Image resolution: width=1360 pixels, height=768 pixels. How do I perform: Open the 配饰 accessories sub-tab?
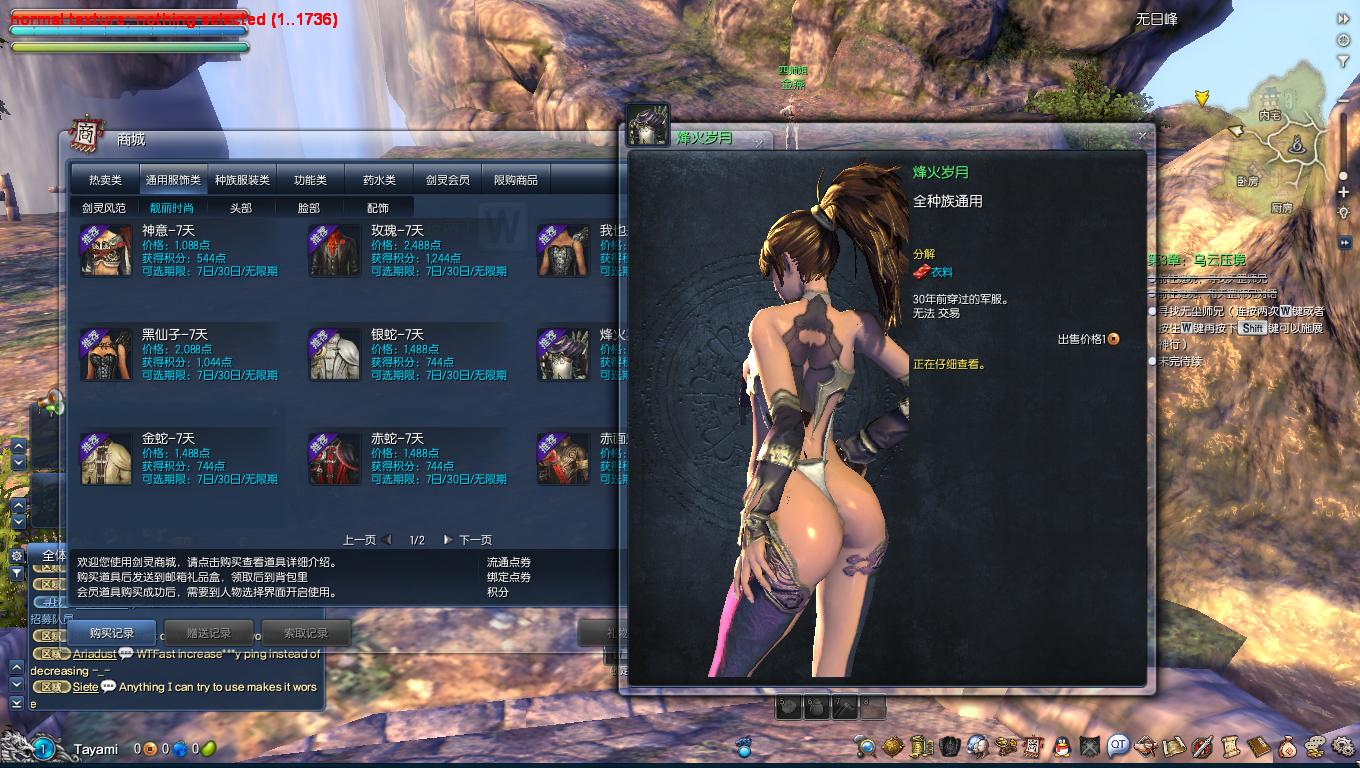point(377,208)
